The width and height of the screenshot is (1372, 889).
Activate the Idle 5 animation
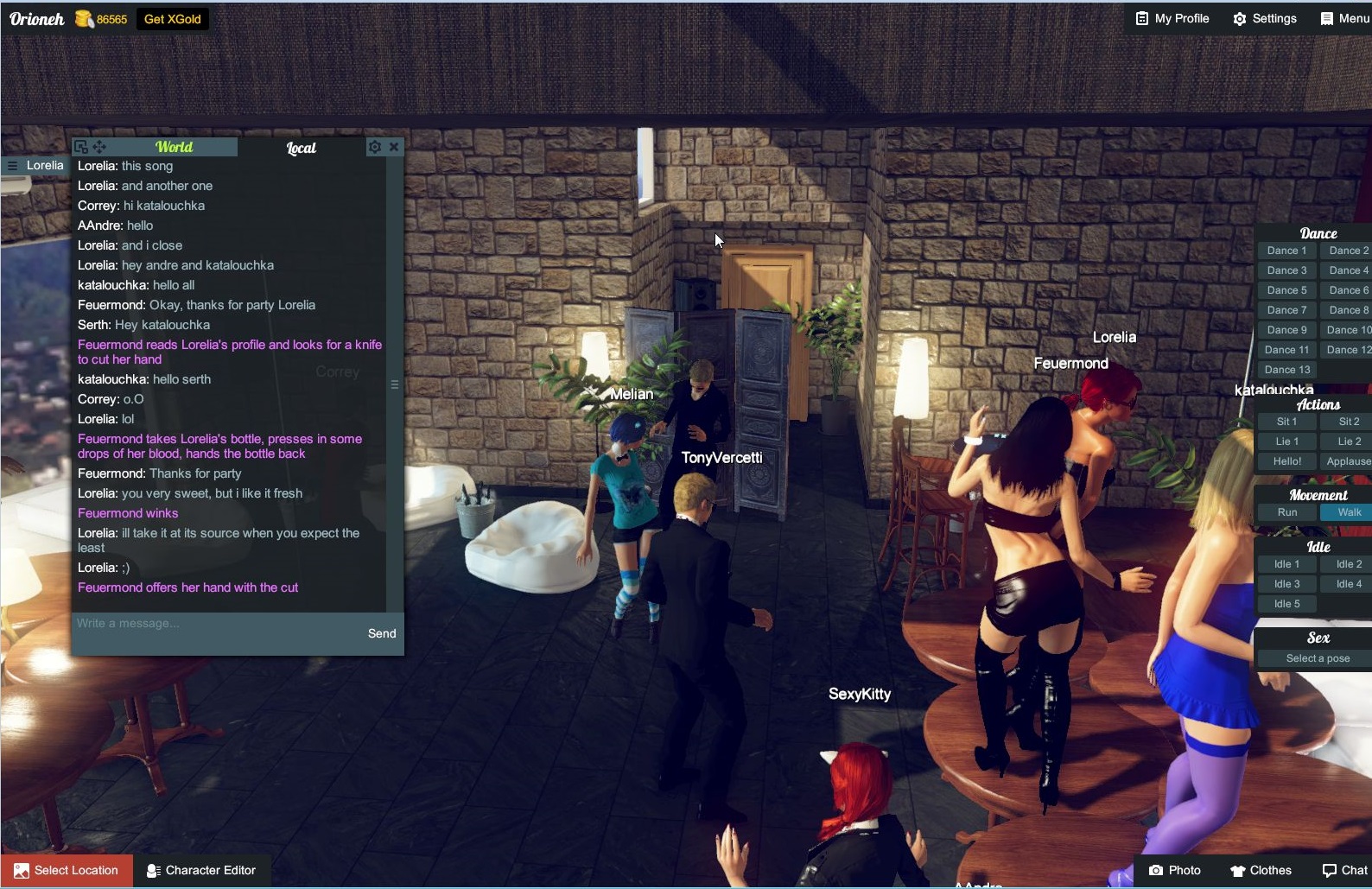pos(1286,603)
